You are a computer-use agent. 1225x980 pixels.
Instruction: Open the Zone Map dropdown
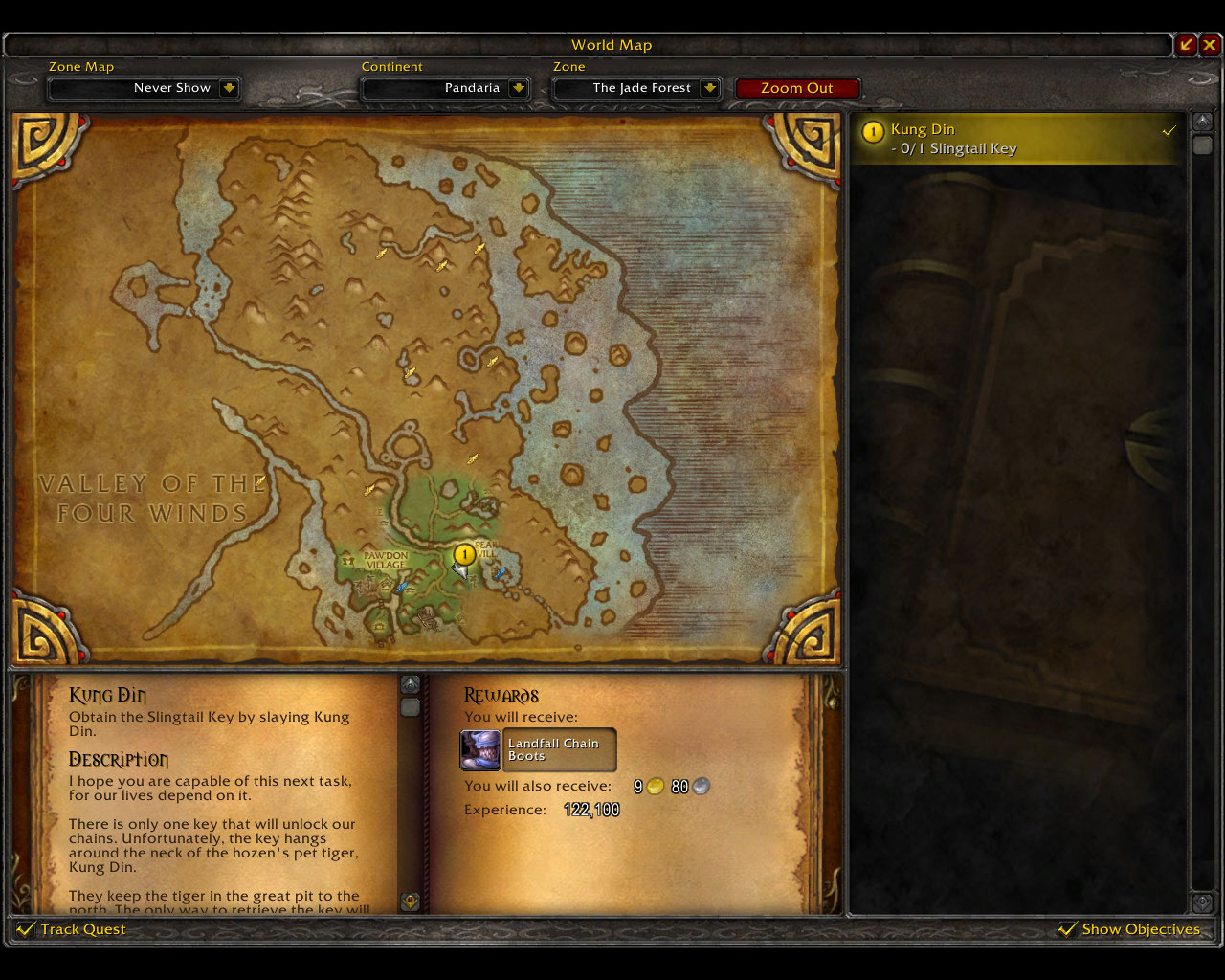tap(229, 88)
